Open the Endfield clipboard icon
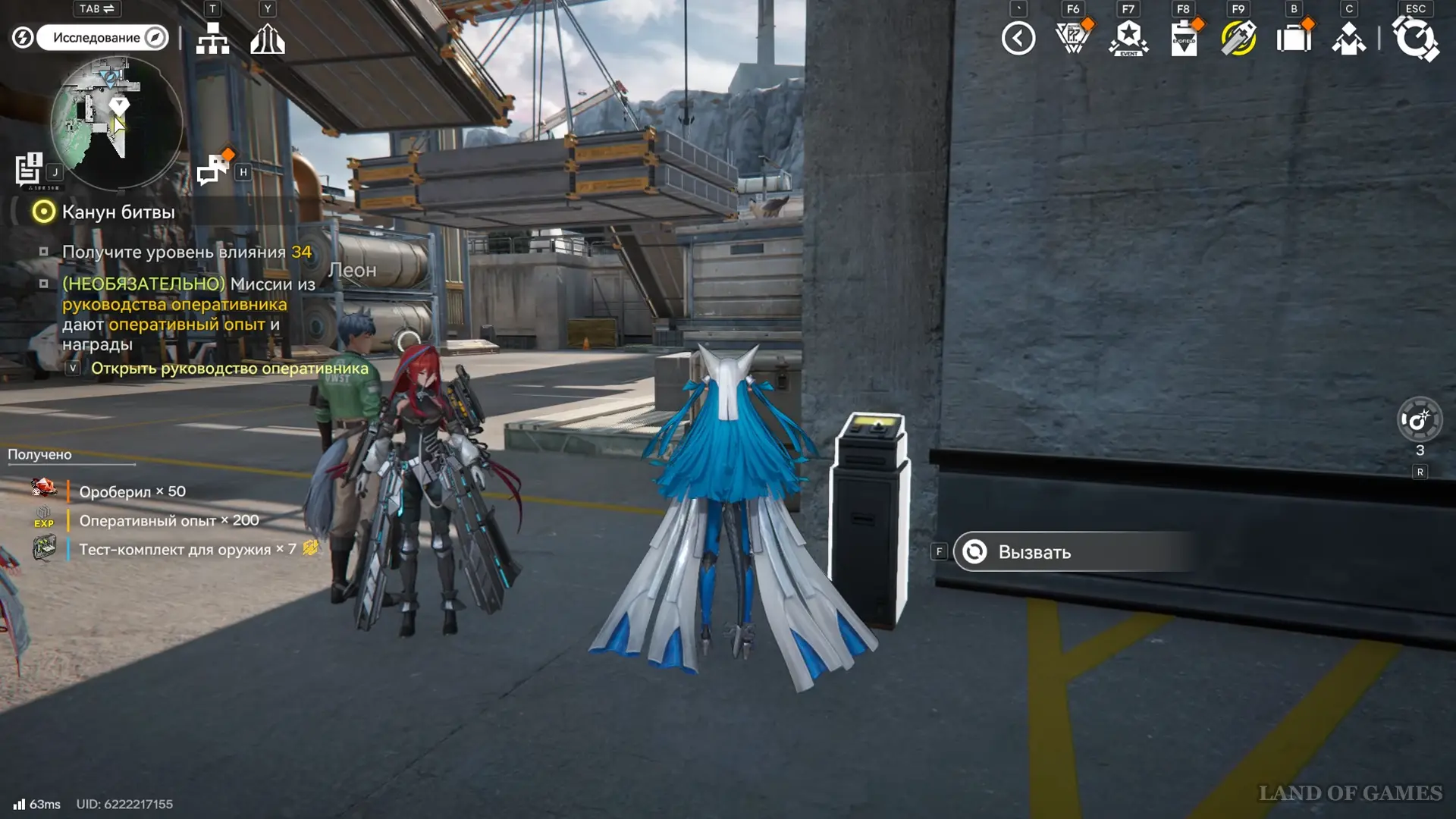The image size is (1456, 819). tap(1184, 38)
